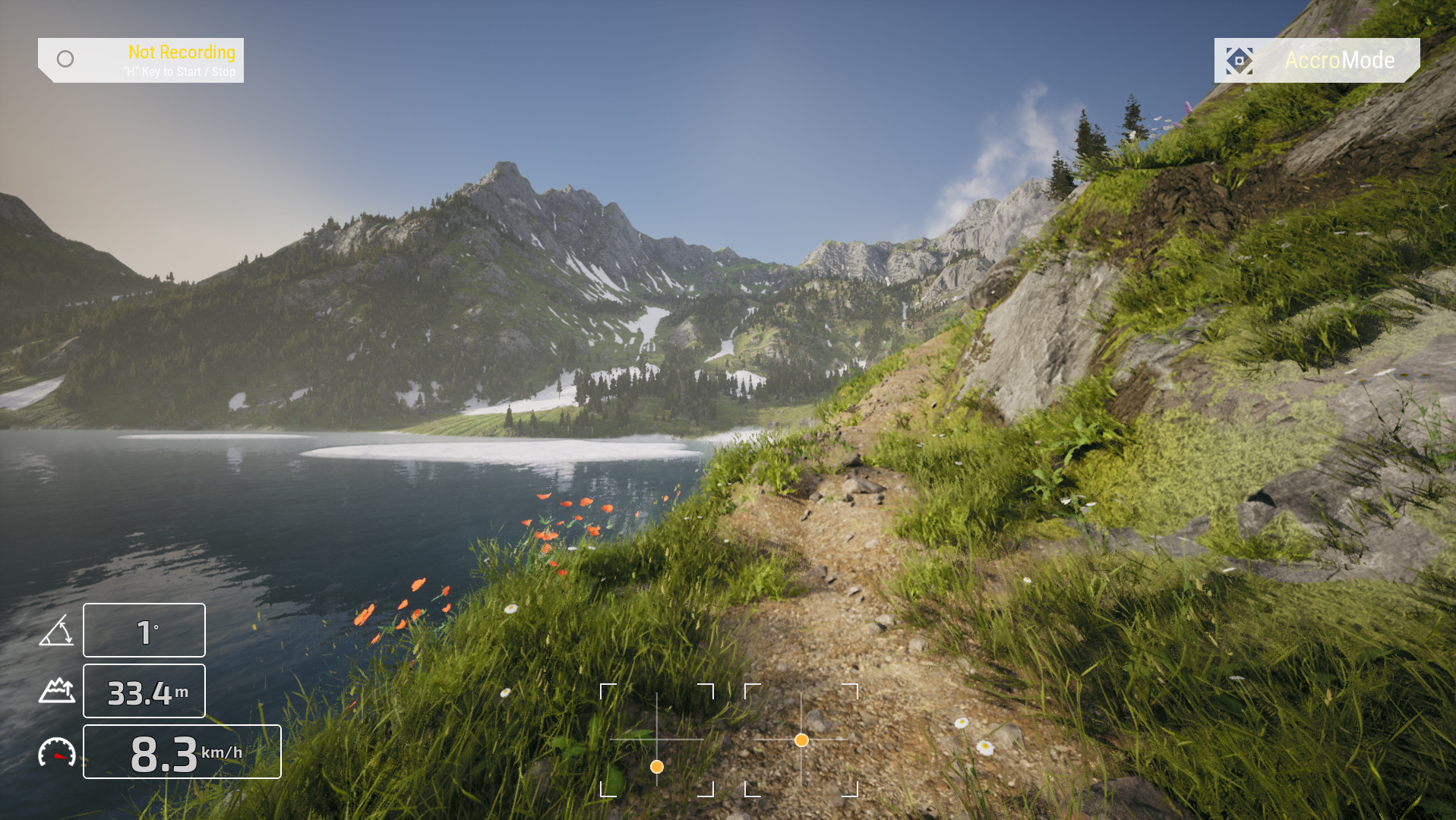Image resolution: width=1456 pixels, height=820 pixels.
Task: Click the crosshair in the right stick overlay
Action: click(x=802, y=738)
